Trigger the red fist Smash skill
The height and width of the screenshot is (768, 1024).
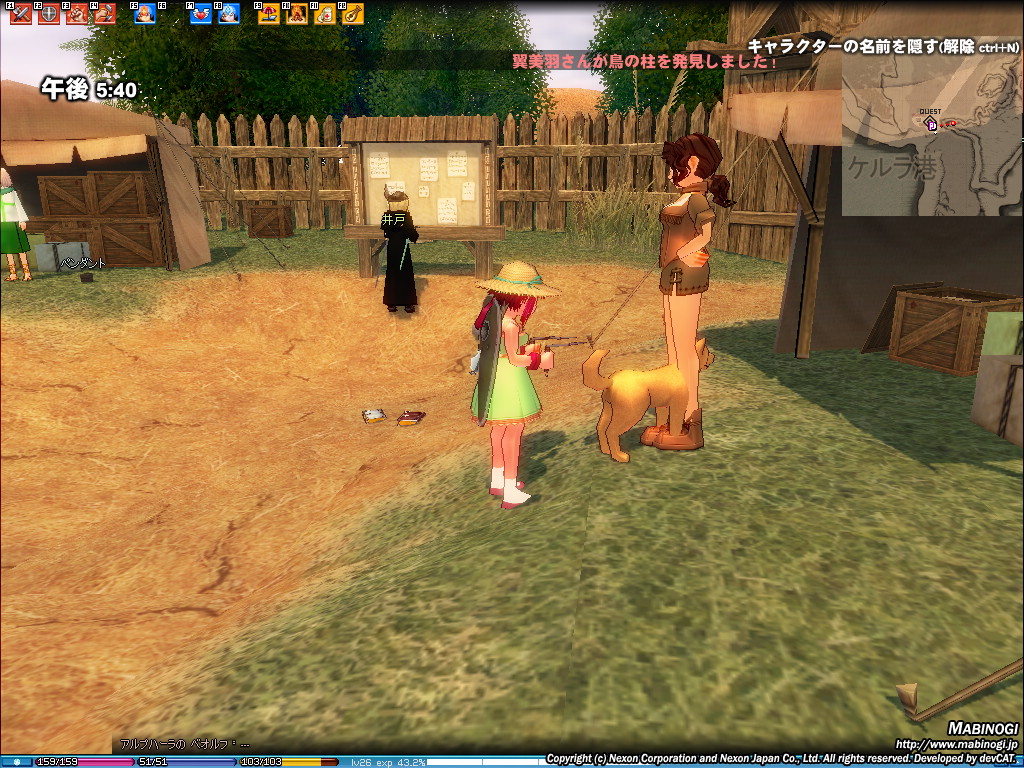tap(77, 14)
